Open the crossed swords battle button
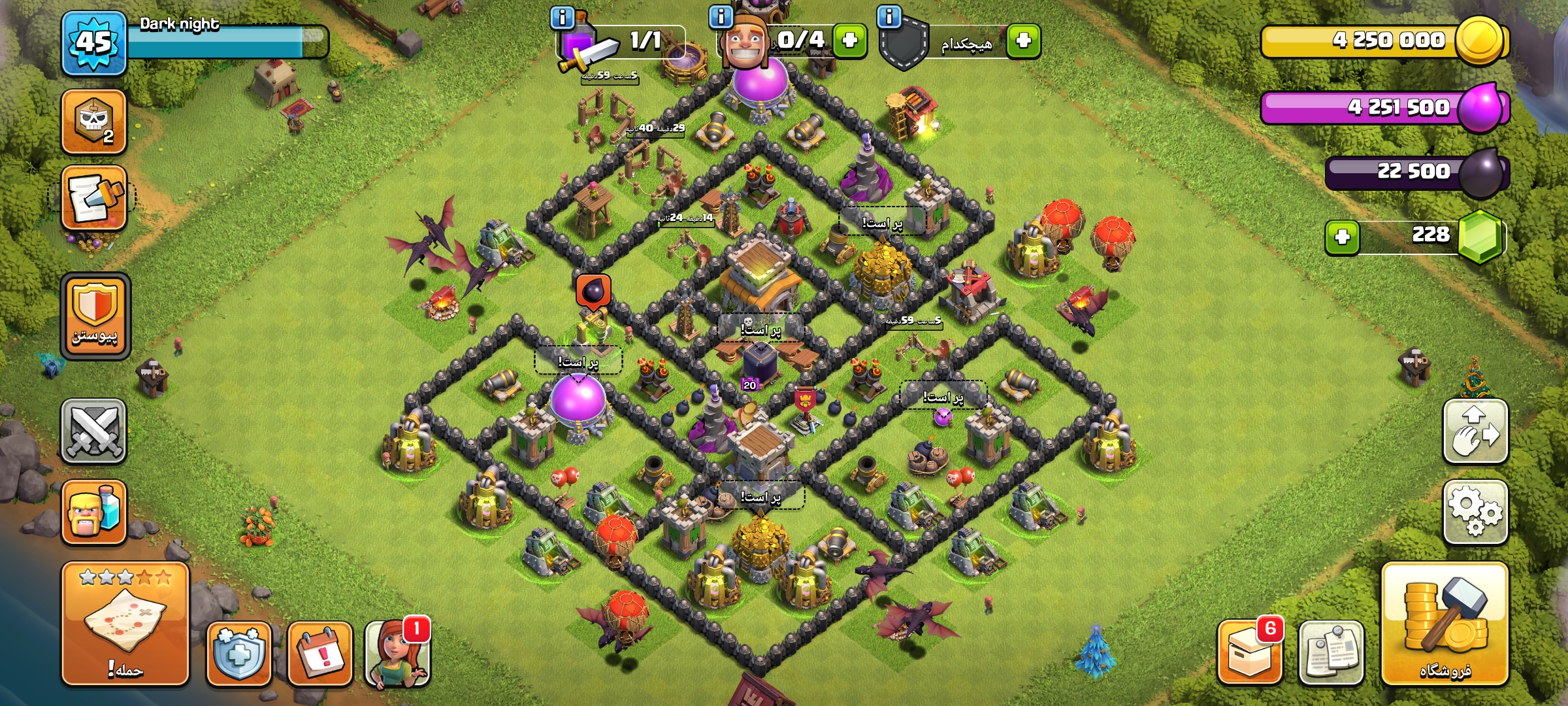This screenshot has width=1568, height=706. 94,431
